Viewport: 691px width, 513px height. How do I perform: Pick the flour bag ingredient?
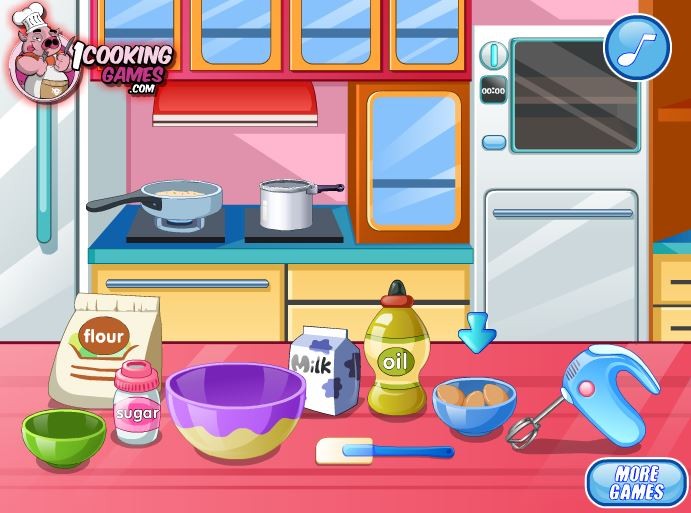[103, 349]
